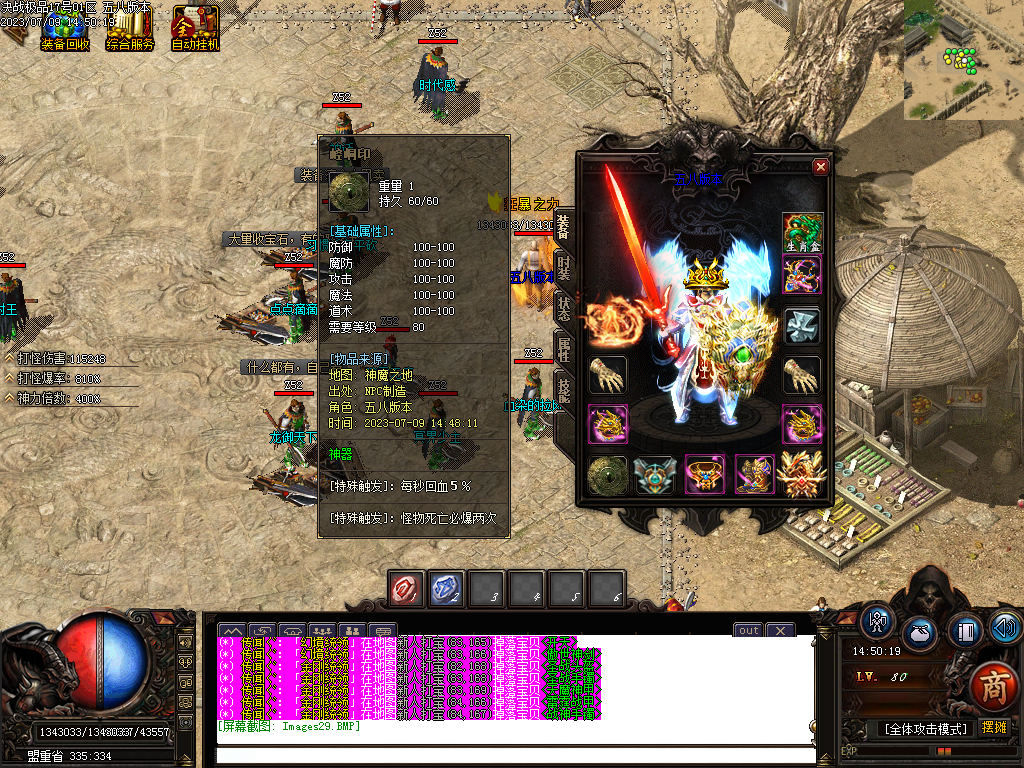
Task: Use the blue potion in hotbar slot 2
Action: [x=447, y=589]
